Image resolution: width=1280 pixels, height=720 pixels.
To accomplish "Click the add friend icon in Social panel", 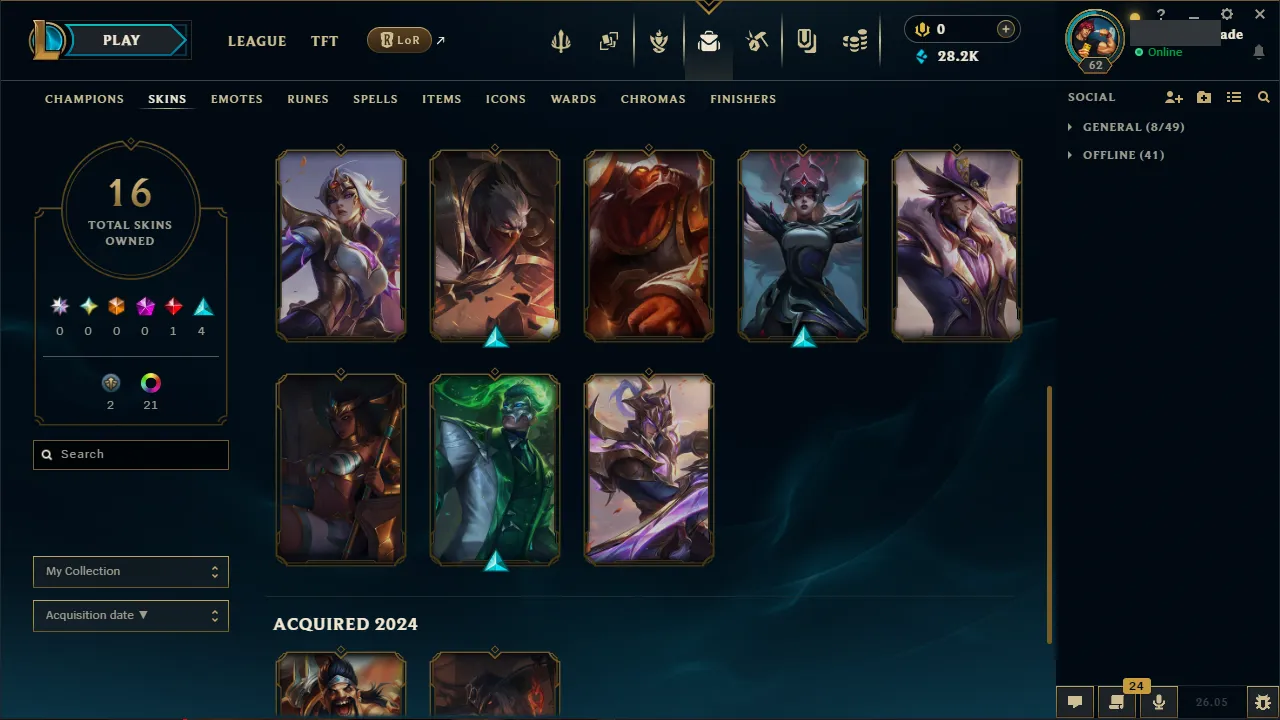I will point(1172,97).
